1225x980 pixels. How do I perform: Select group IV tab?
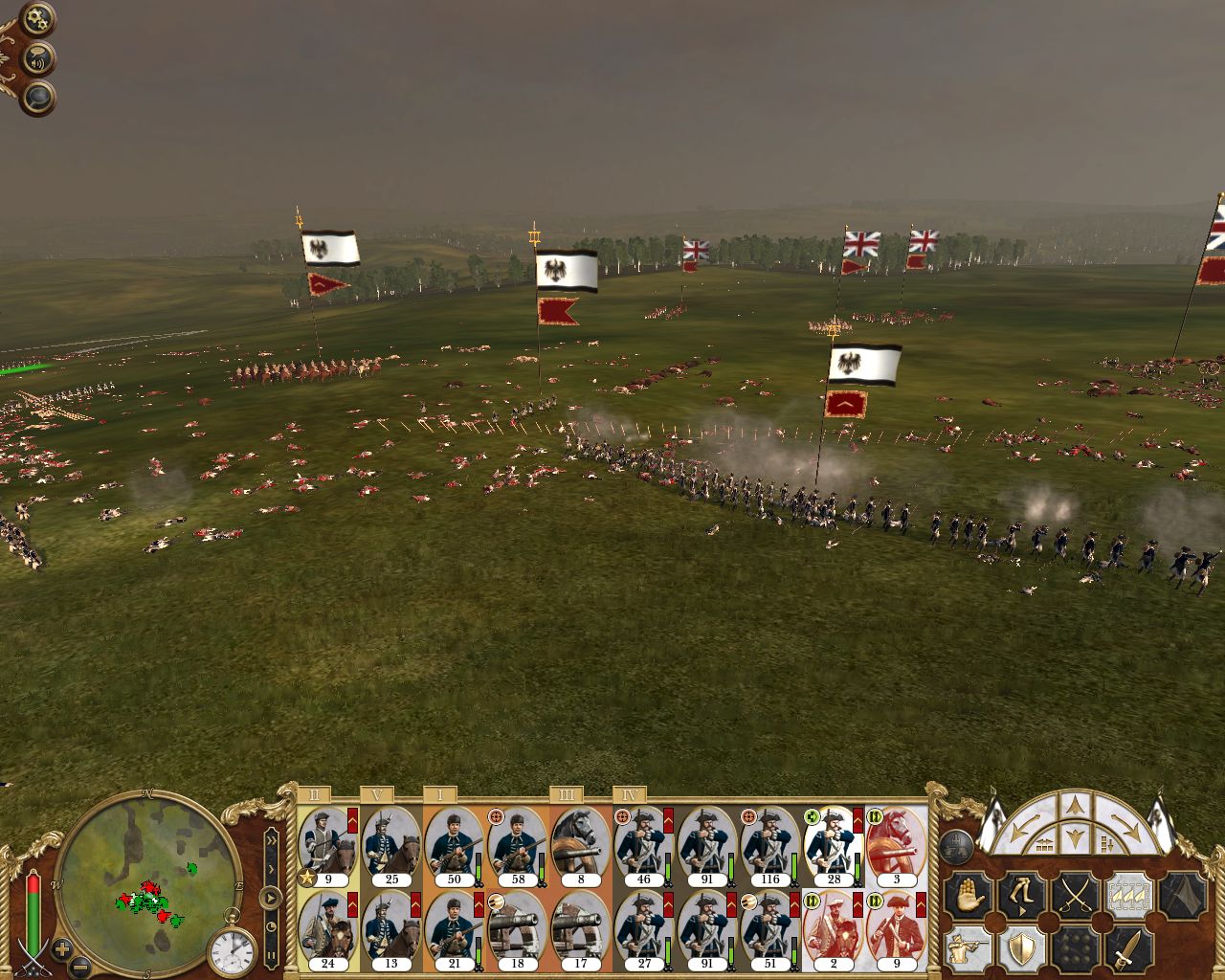coord(629,795)
